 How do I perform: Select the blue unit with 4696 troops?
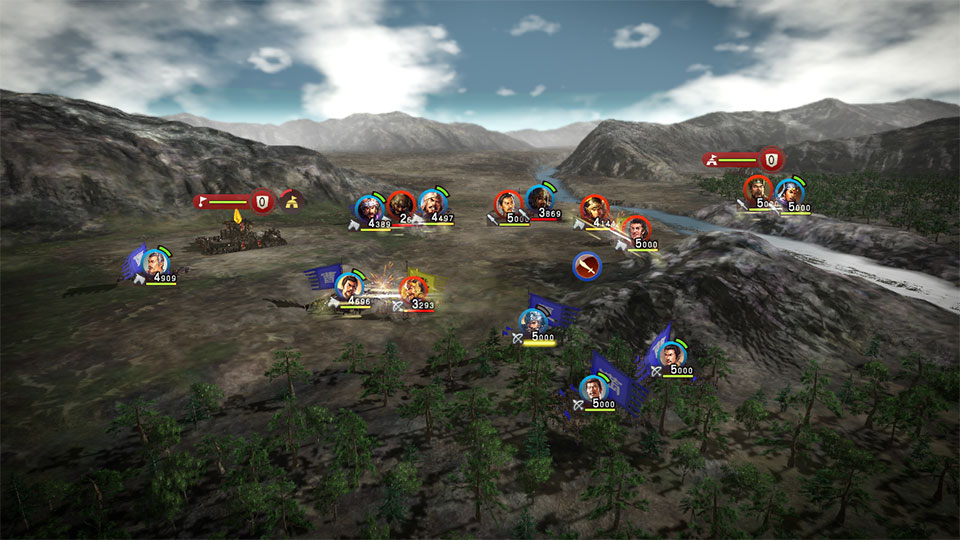click(348, 286)
